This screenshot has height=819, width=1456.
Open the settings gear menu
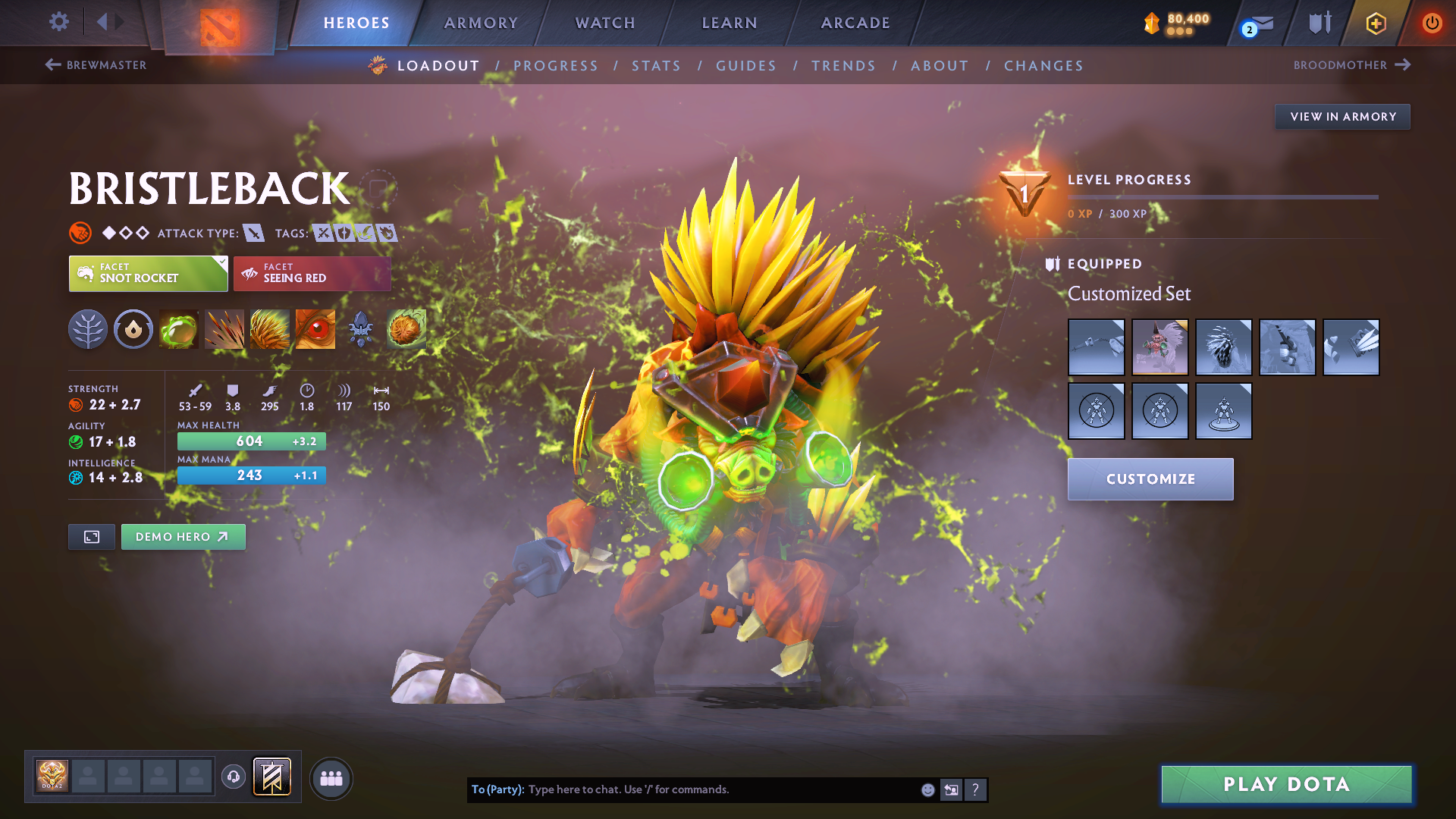click(58, 22)
